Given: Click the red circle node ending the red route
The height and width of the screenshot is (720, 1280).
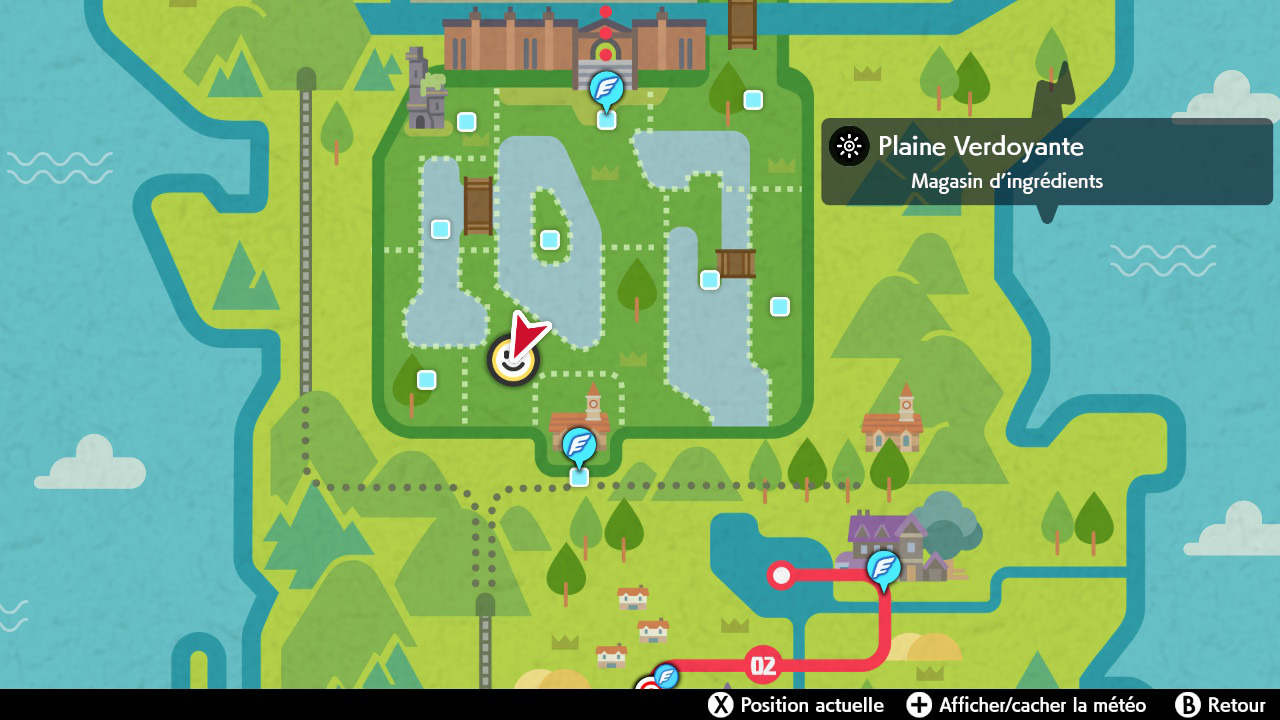Looking at the screenshot, I should point(781,575).
